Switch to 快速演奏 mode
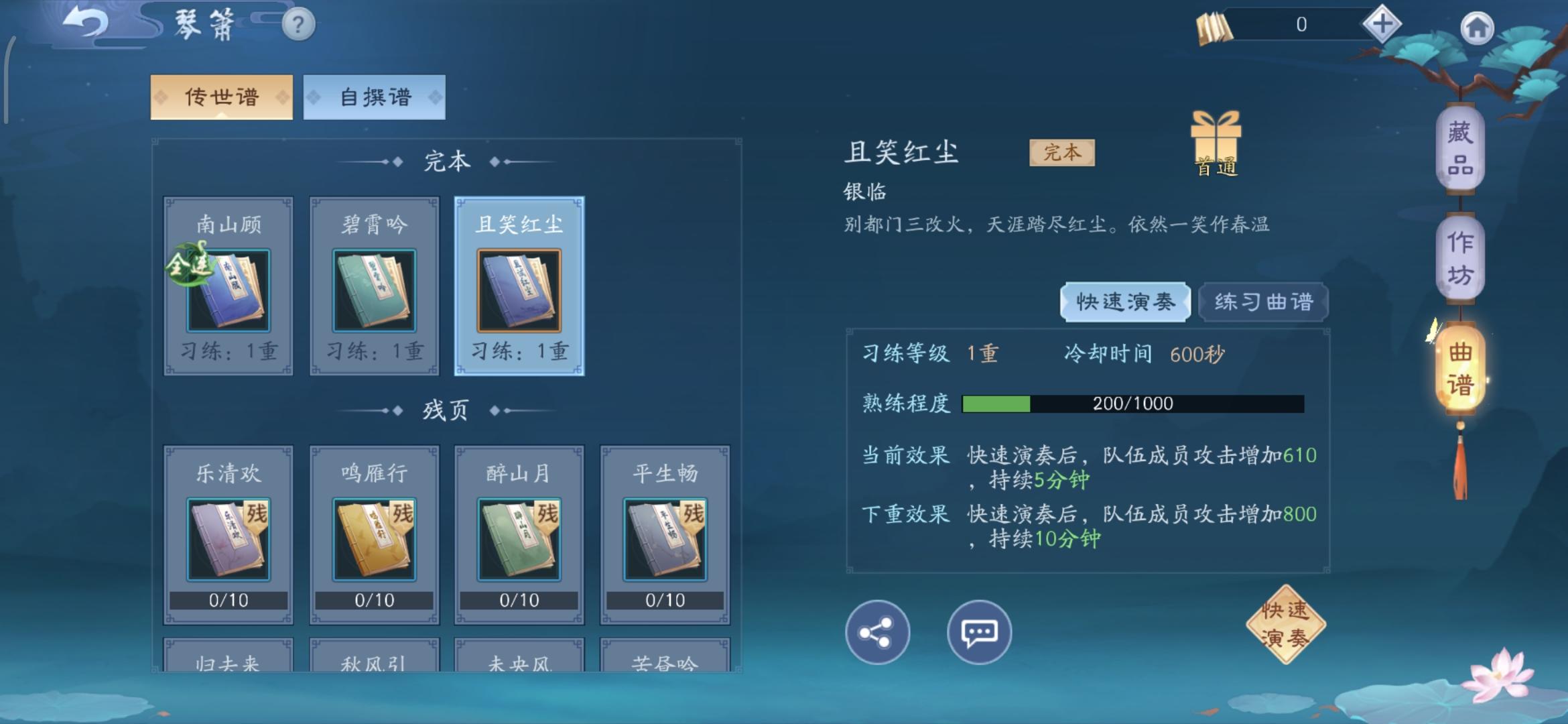The image size is (1568, 724). [1125, 302]
